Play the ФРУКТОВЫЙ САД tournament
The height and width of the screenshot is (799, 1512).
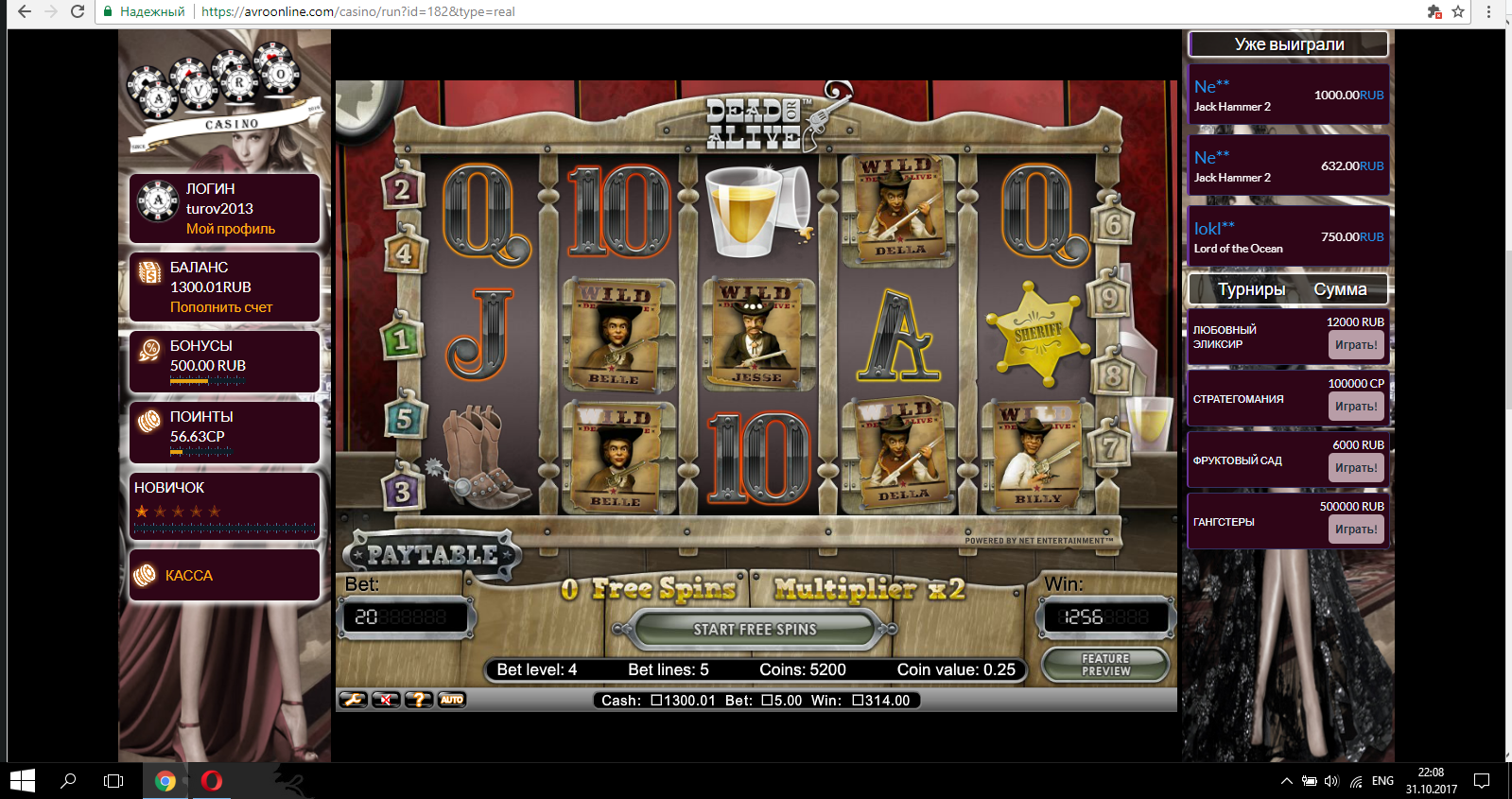(1356, 468)
